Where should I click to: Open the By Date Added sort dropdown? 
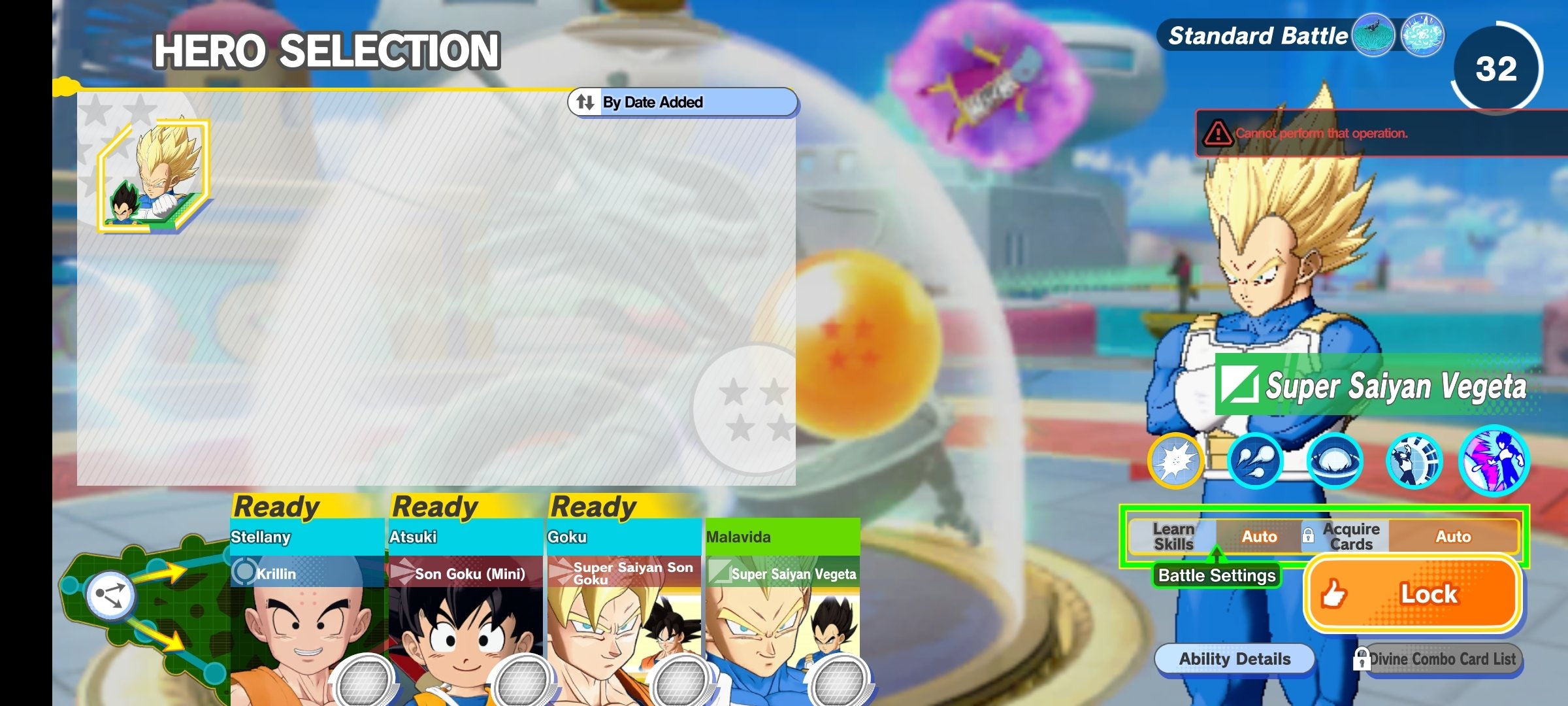pyautogui.click(x=682, y=102)
